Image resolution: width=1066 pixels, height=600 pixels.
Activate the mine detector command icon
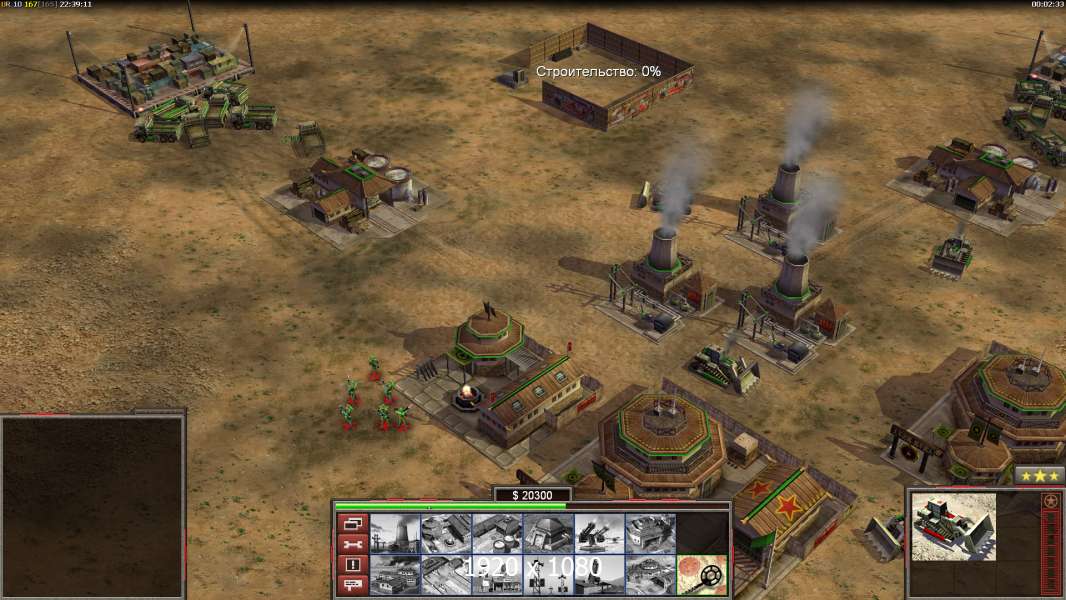click(x=701, y=575)
